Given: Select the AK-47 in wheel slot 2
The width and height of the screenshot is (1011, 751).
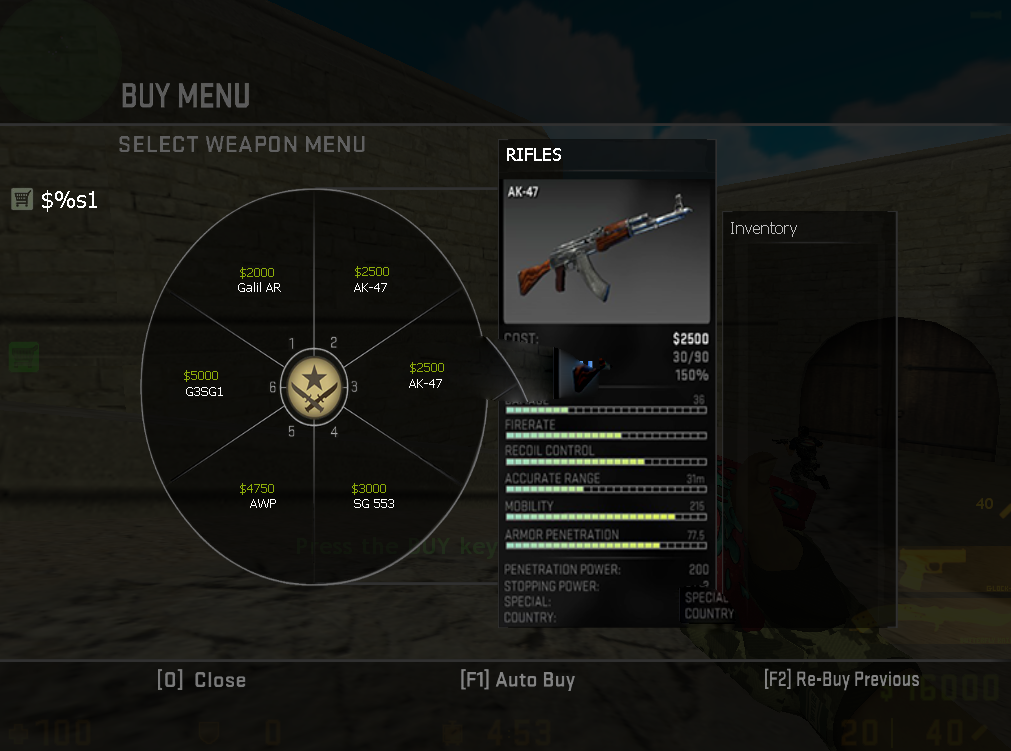Looking at the screenshot, I should (371, 280).
